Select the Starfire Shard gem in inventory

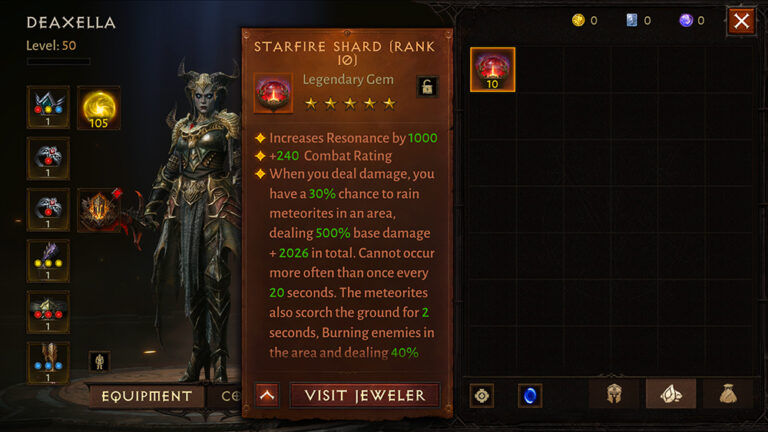(x=492, y=69)
